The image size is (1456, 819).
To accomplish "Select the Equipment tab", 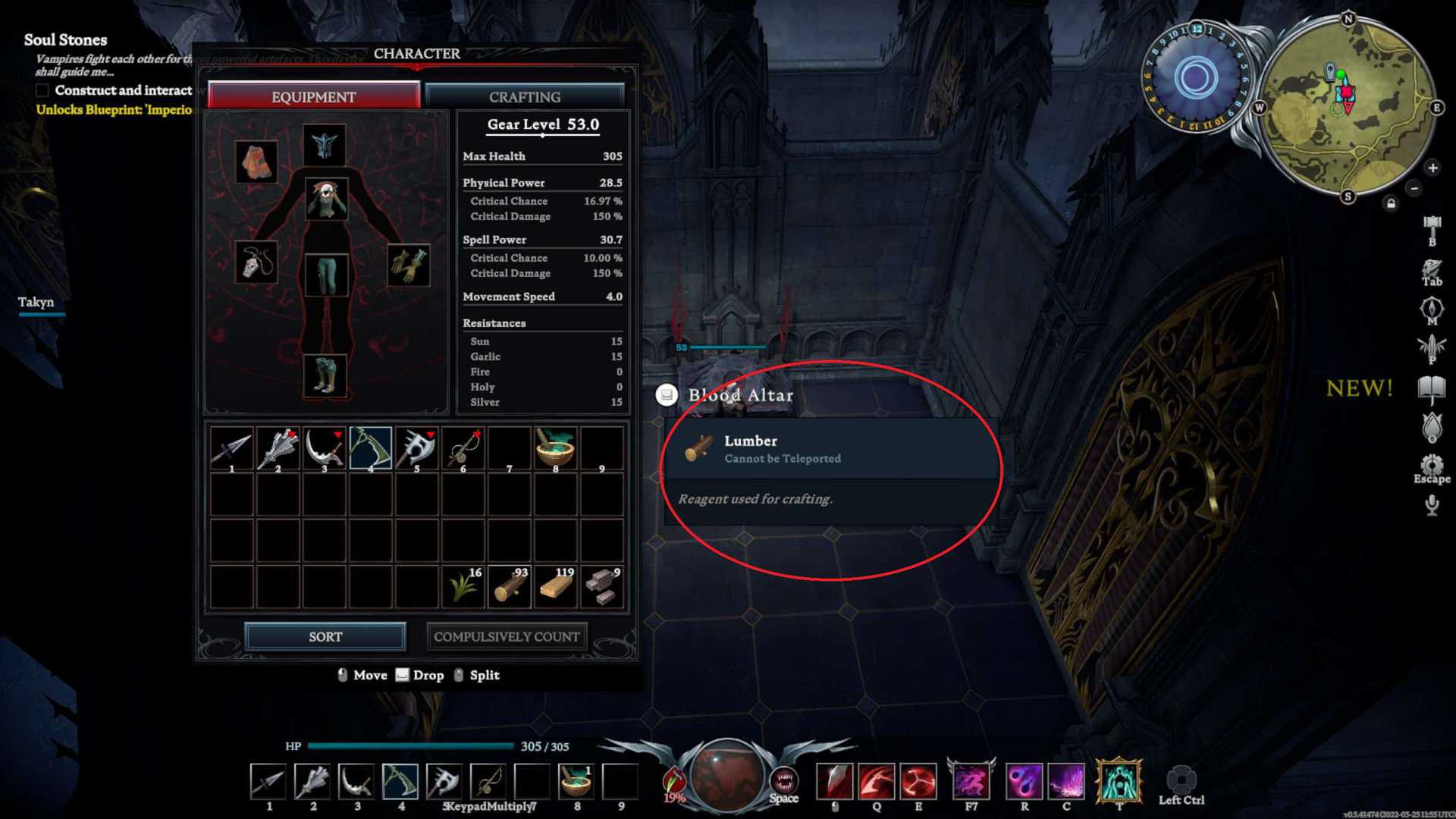I will pos(313,96).
